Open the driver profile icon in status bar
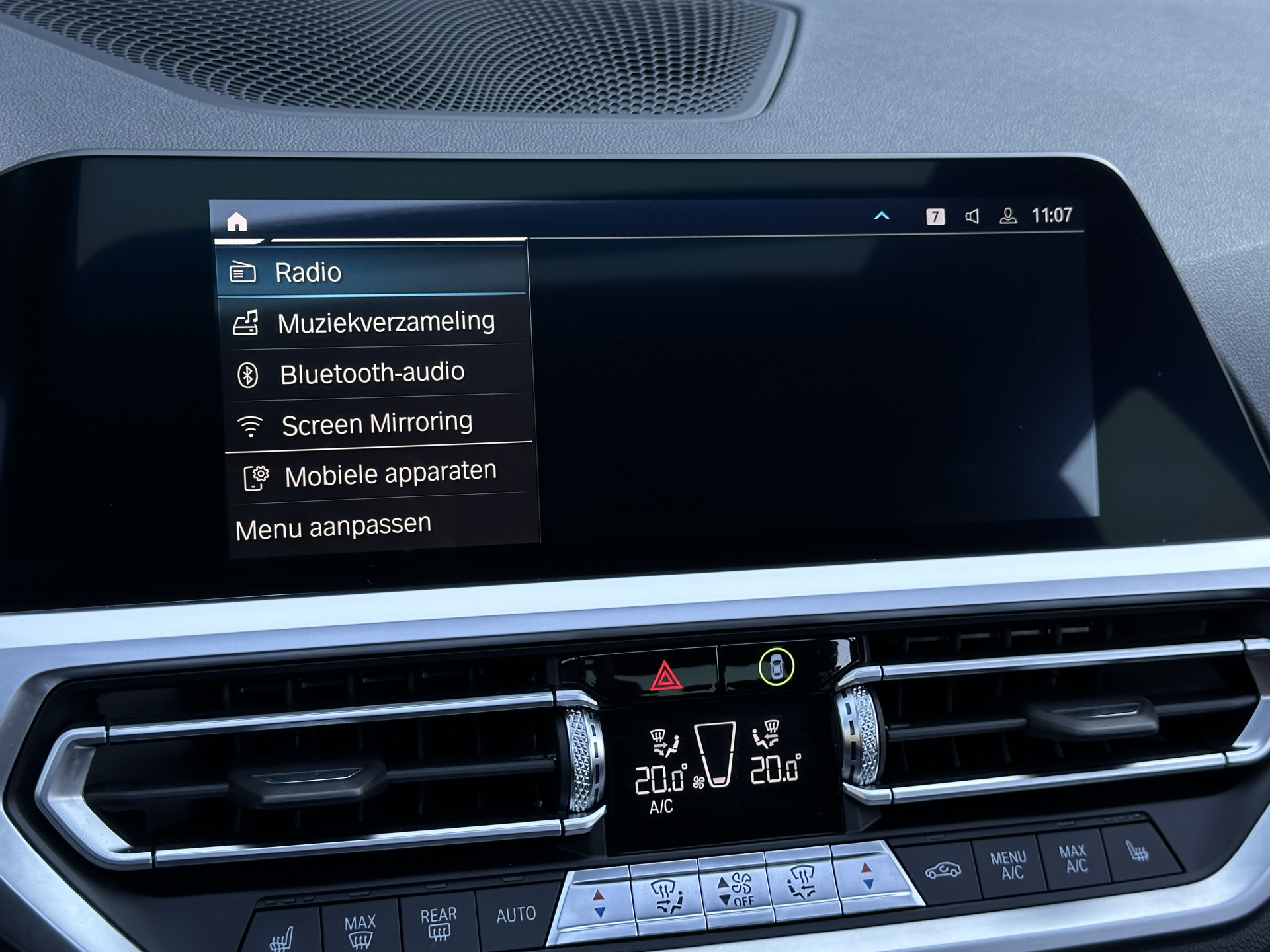1270x952 pixels. (1008, 216)
